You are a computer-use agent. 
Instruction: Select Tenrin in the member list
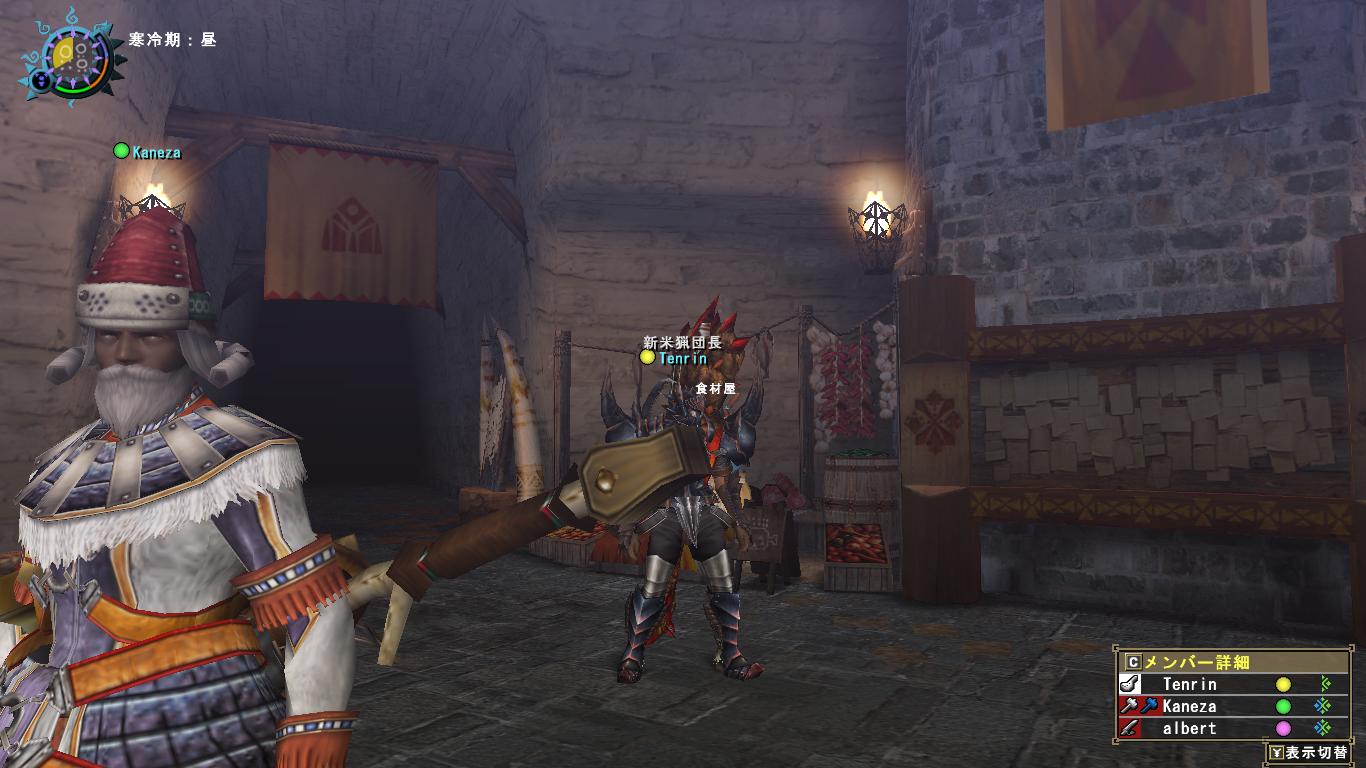click(1190, 685)
